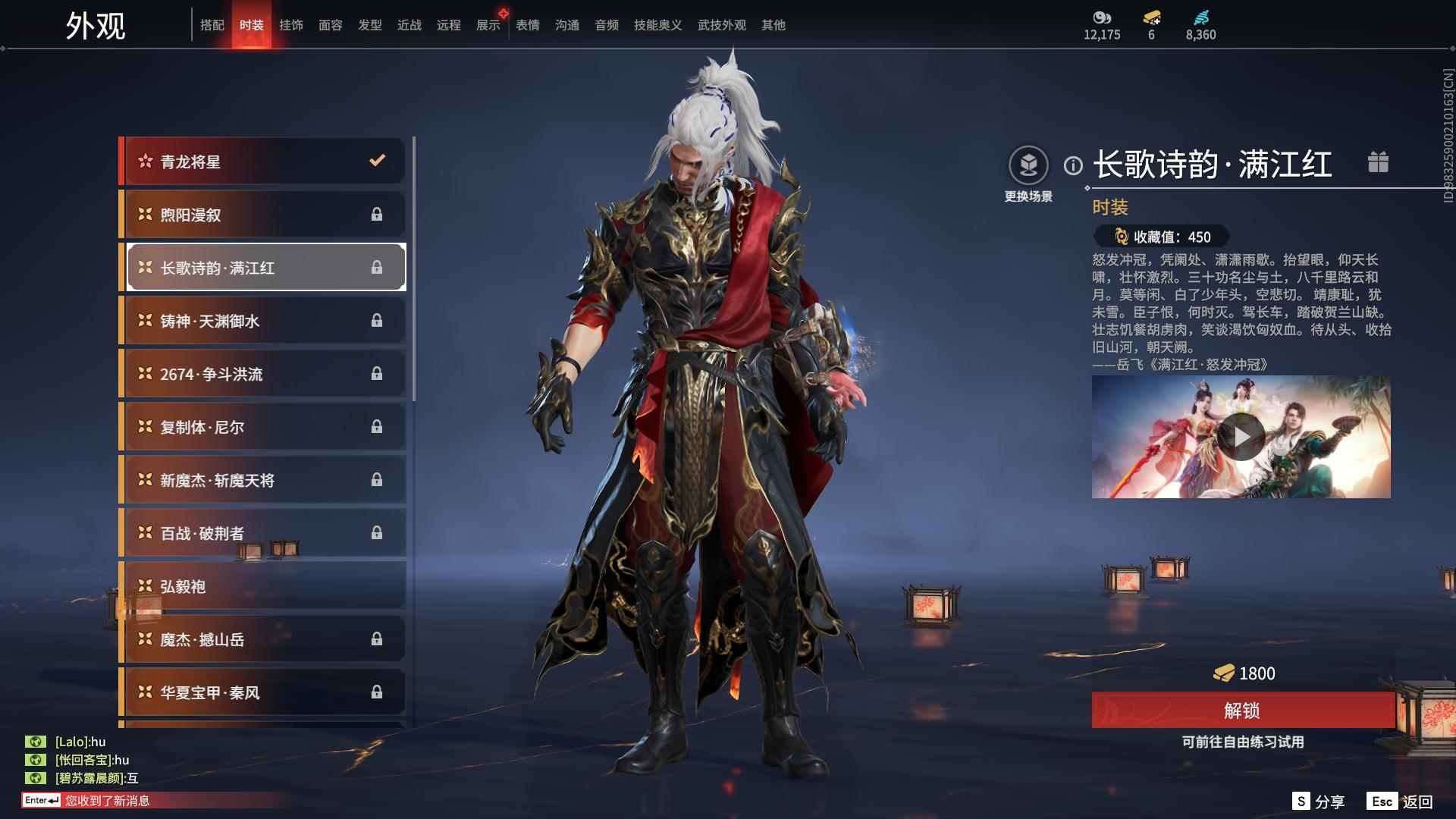Select the 发型 hairstyle tab
This screenshot has width=1456, height=819.
coord(370,25)
